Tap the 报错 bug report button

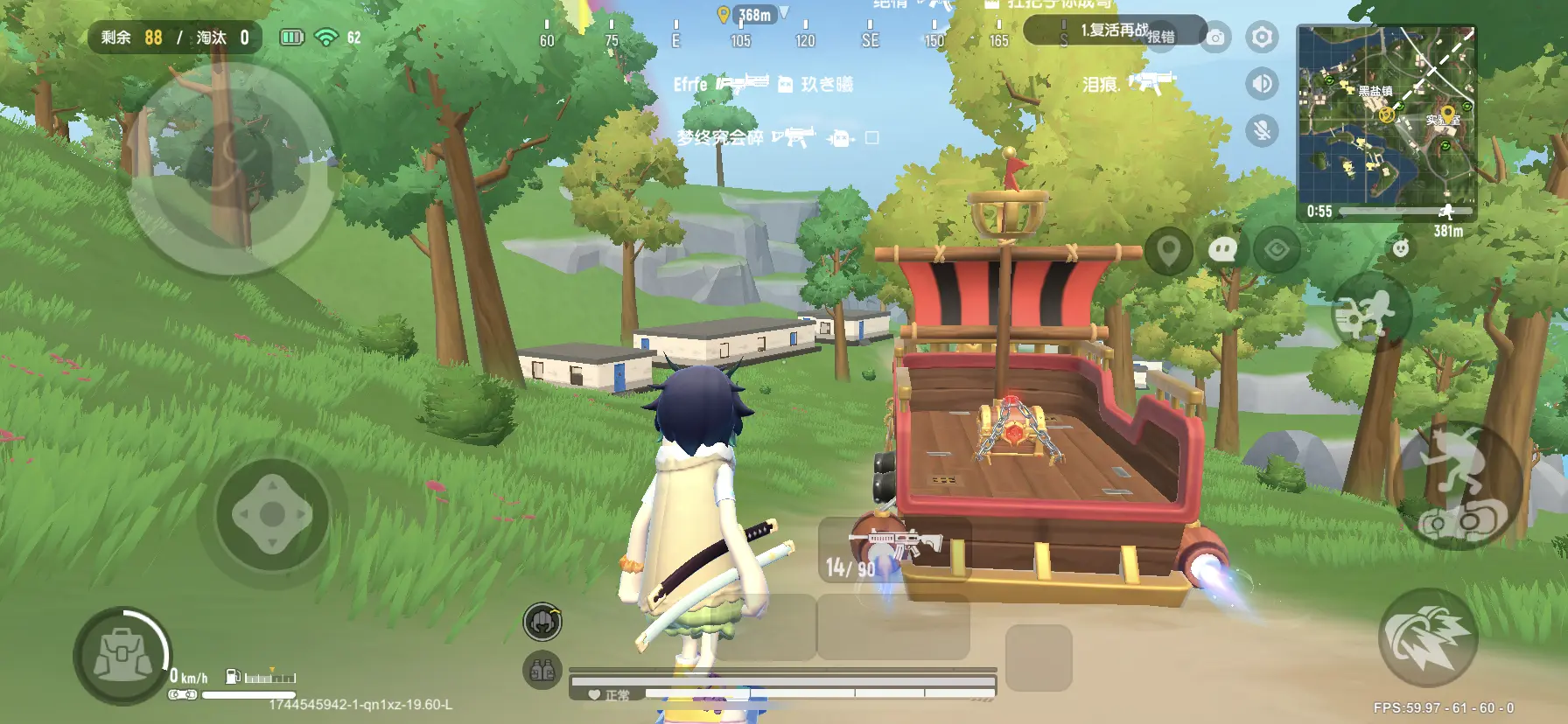click(1162, 37)
